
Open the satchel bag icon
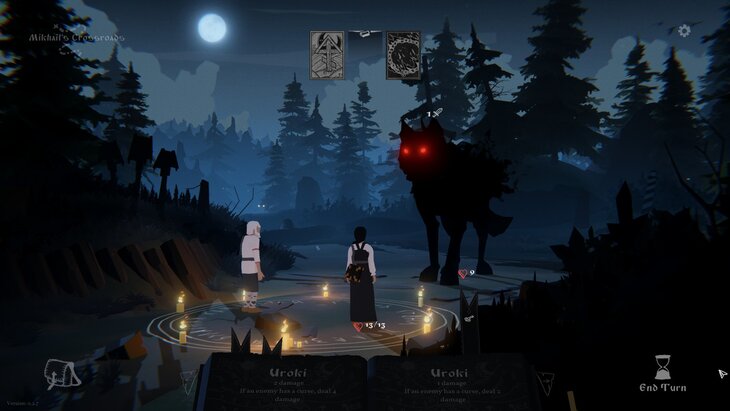pyautogui.click(x=62, y=376)
